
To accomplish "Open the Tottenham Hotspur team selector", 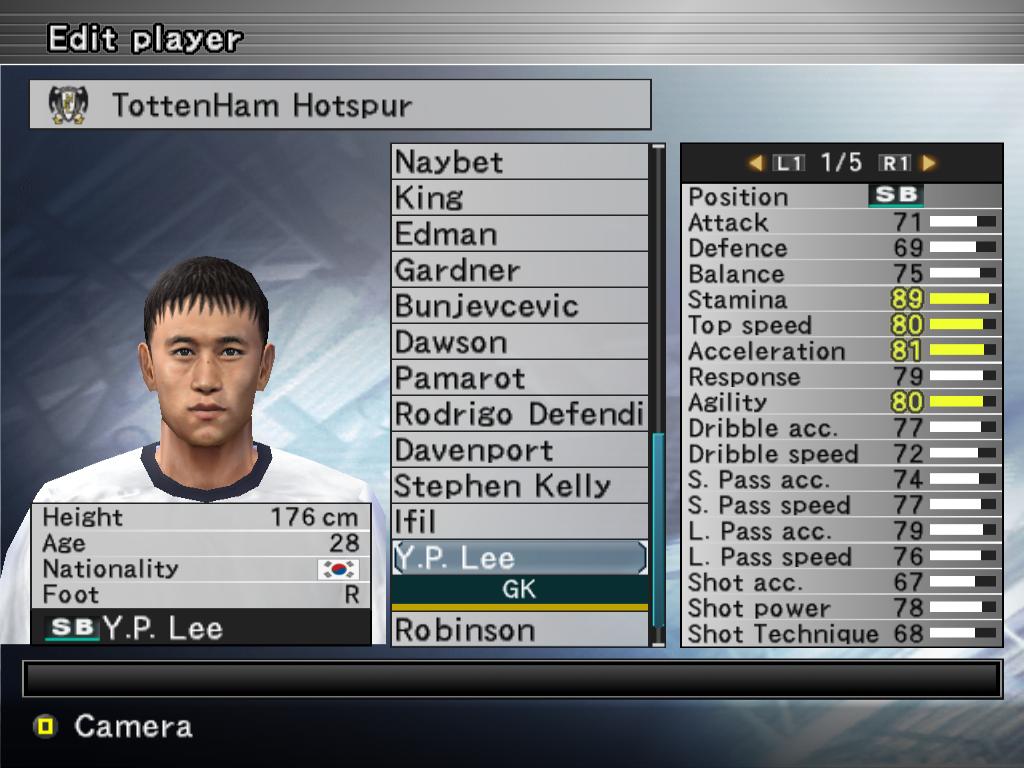I will pos(340,105).
